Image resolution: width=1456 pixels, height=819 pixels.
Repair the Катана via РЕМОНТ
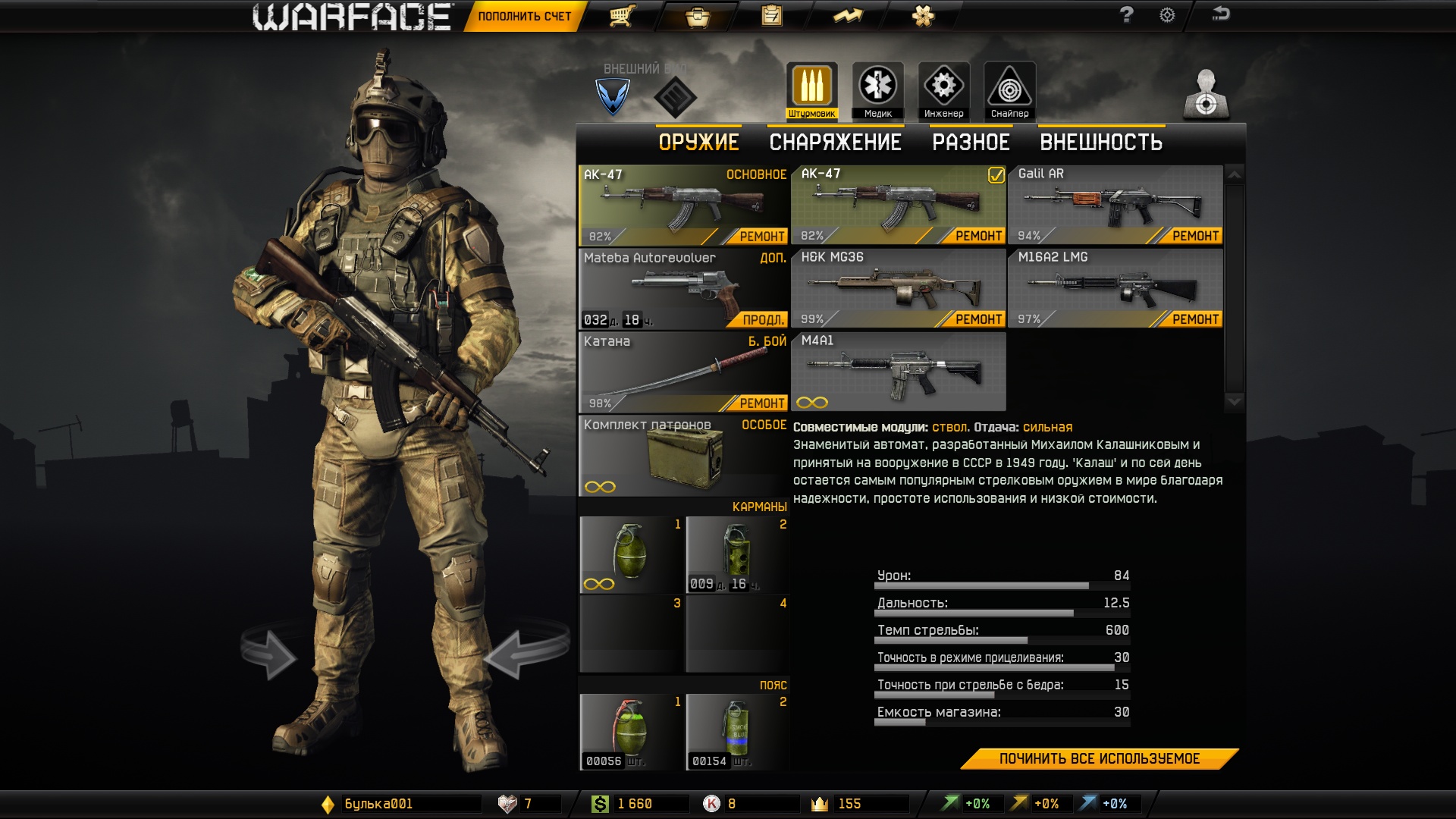click(x=761, y=403)
